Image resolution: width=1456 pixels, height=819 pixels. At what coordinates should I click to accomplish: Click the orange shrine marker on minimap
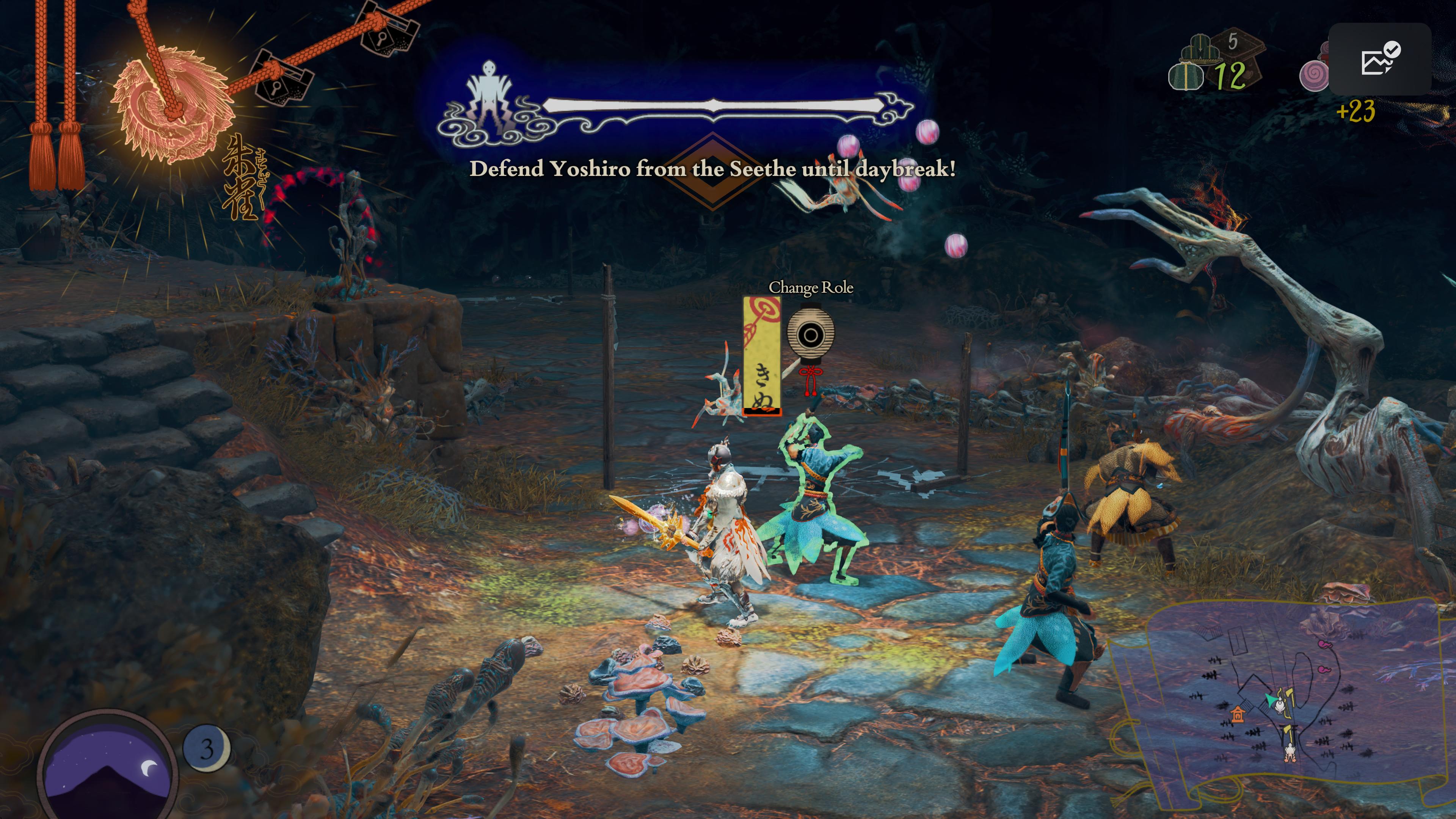(1237, 715)
